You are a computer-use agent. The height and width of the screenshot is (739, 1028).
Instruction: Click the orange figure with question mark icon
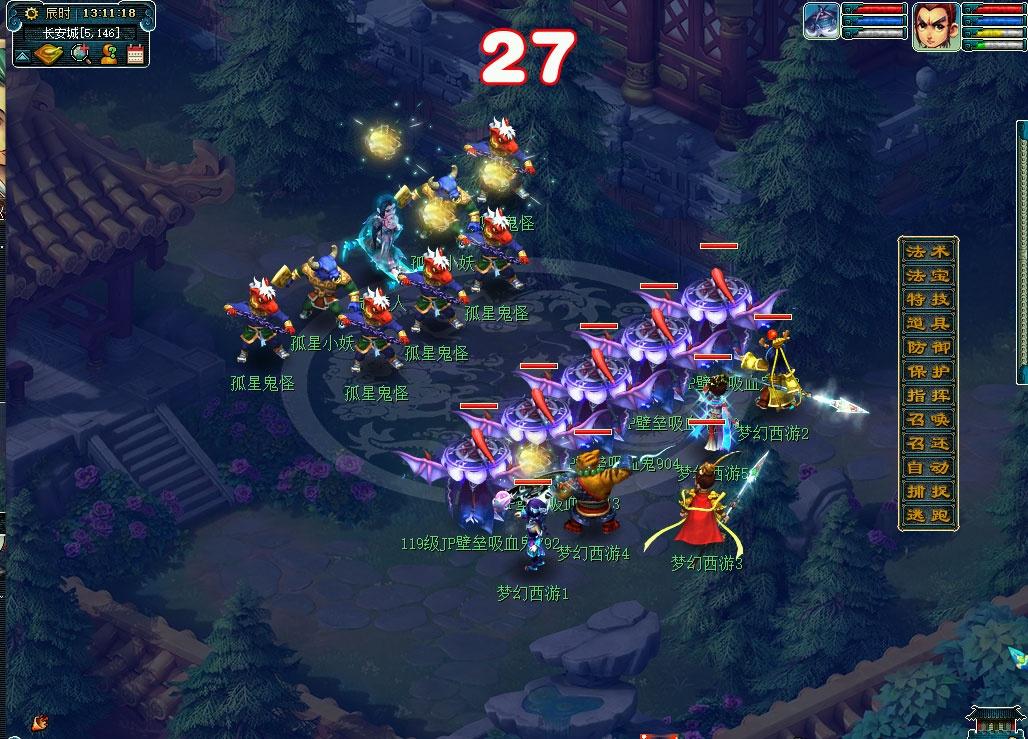(109, 54)
